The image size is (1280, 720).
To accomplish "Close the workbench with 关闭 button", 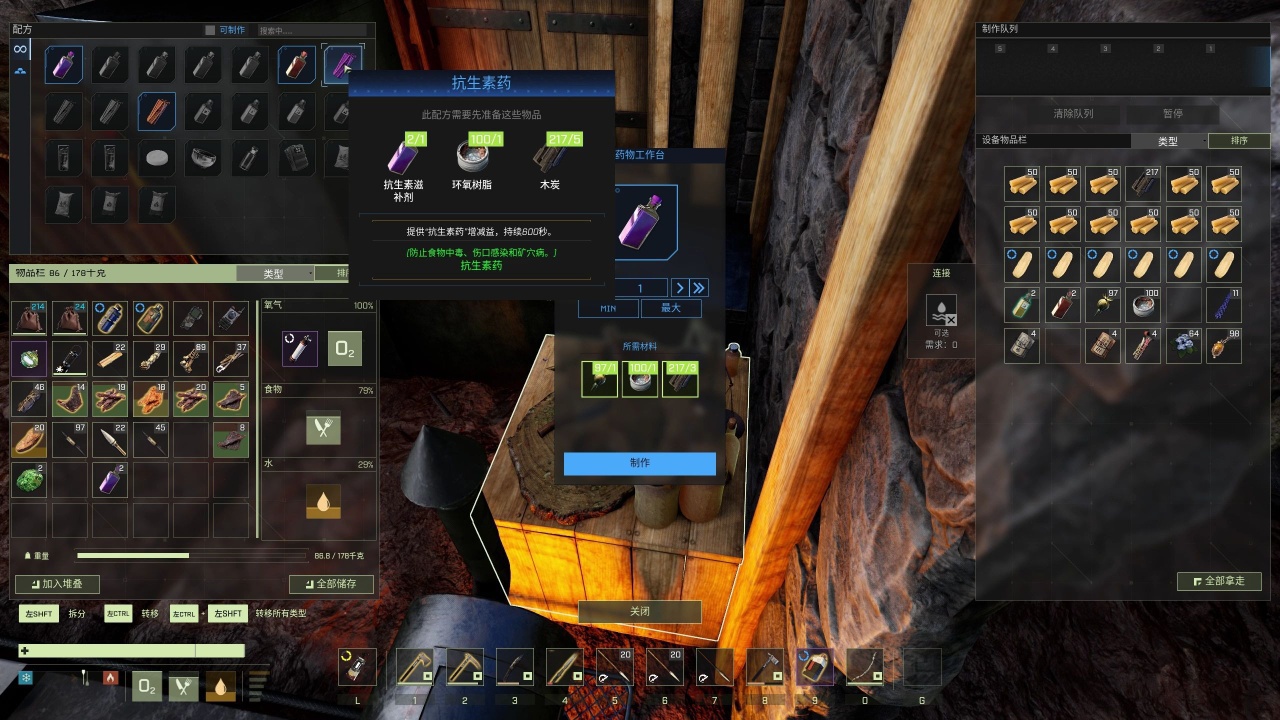I will (x=640, y=611).
